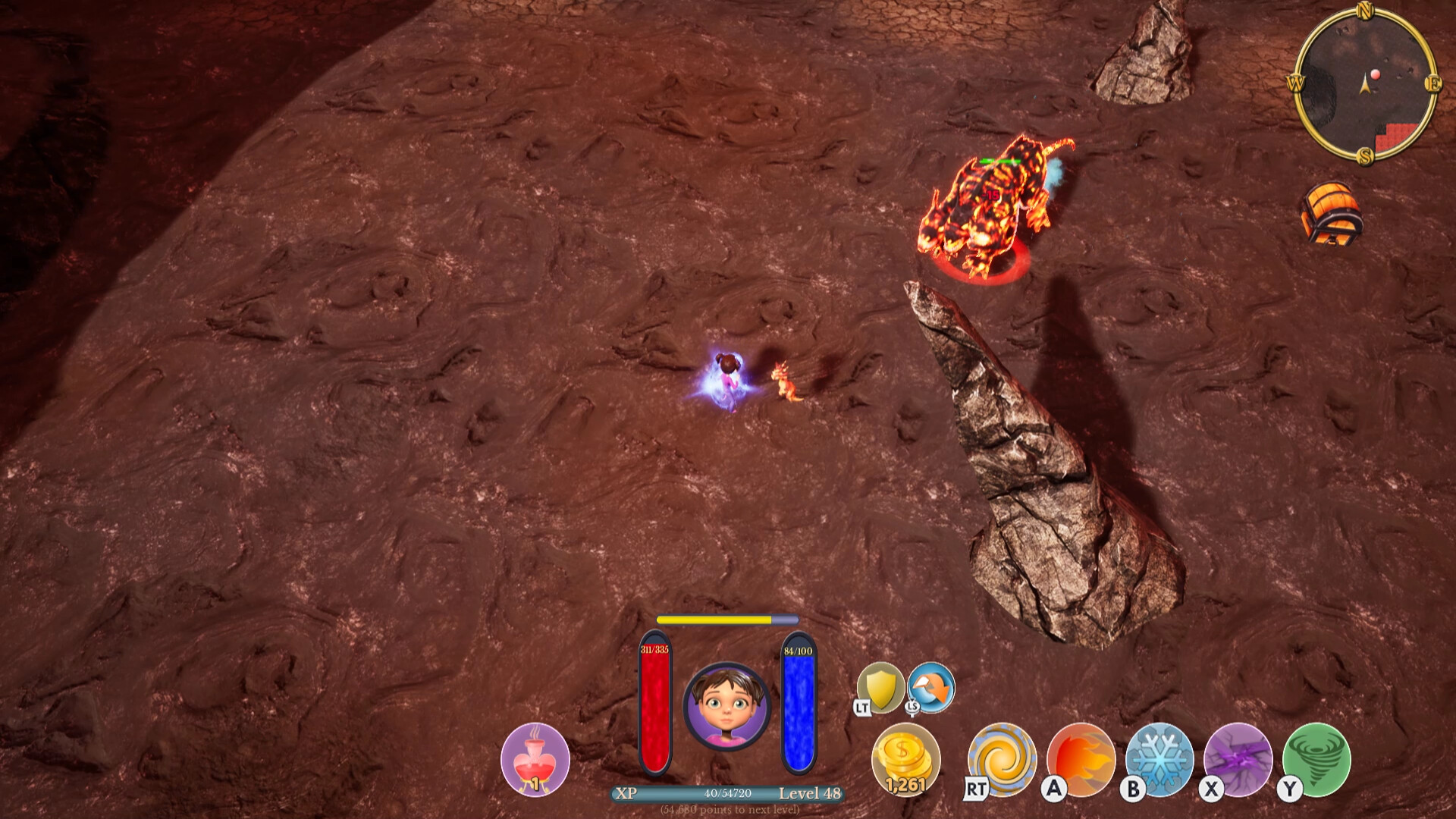This screenshot has height=819, width=1456.
Task: Open the treasure chest inventory icon
Action: (x=1331, y=214)
